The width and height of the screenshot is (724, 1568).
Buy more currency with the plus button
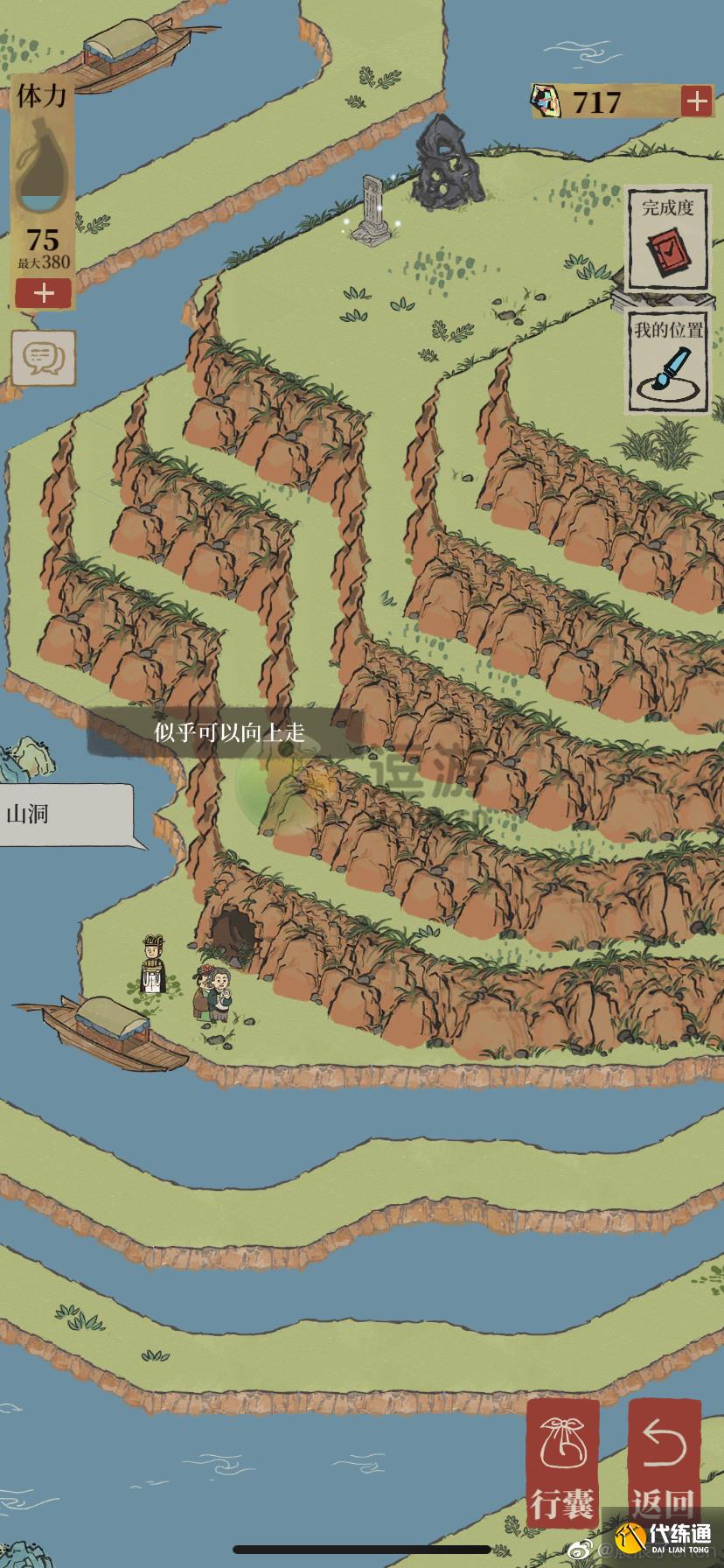(x=696, y=101)
